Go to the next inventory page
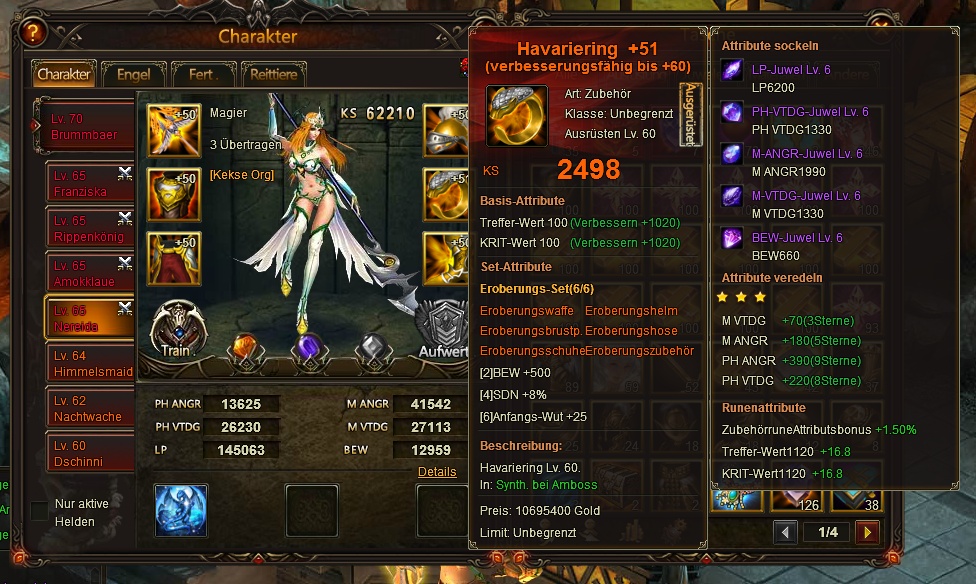976x584 pixels. tap(867, 532)
